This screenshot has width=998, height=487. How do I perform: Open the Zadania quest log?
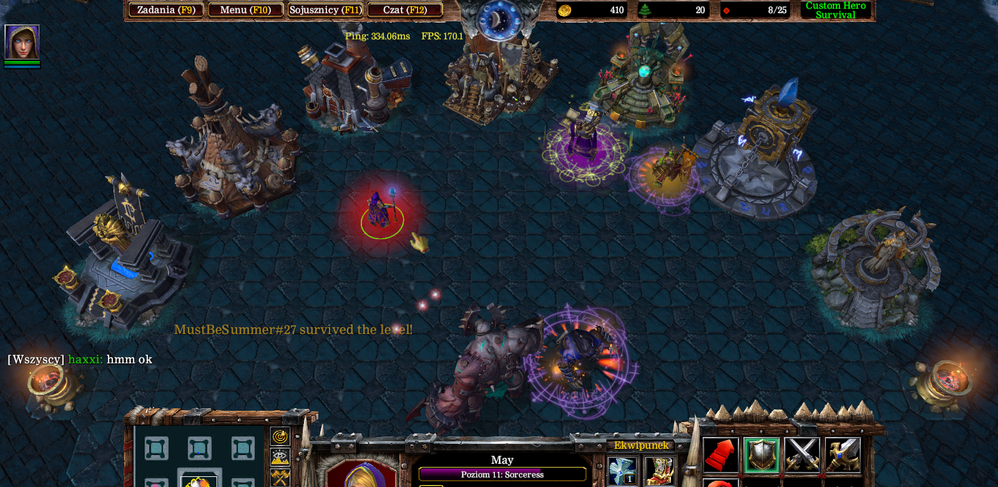click(x=166, y=10)
